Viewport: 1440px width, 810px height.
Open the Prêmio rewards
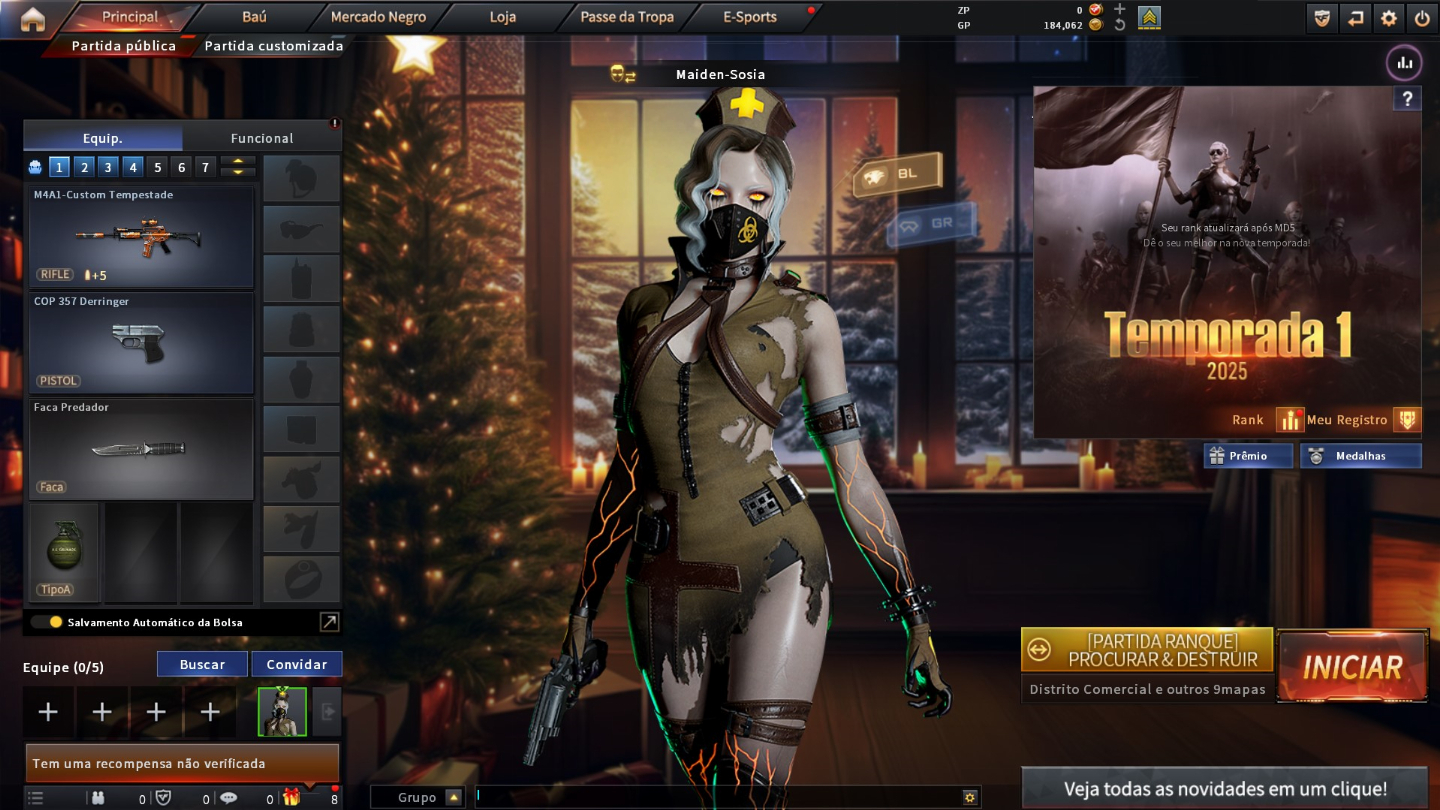tap(1248, 456)
